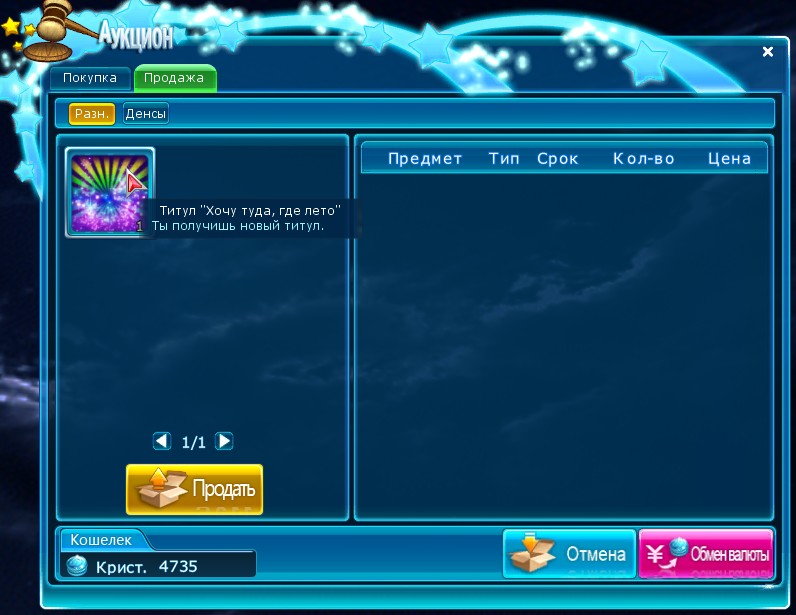The width and height of the screenshot is (796, 615).
Task: Choose the Разн. category filter
Action: (x=92, y=114)
